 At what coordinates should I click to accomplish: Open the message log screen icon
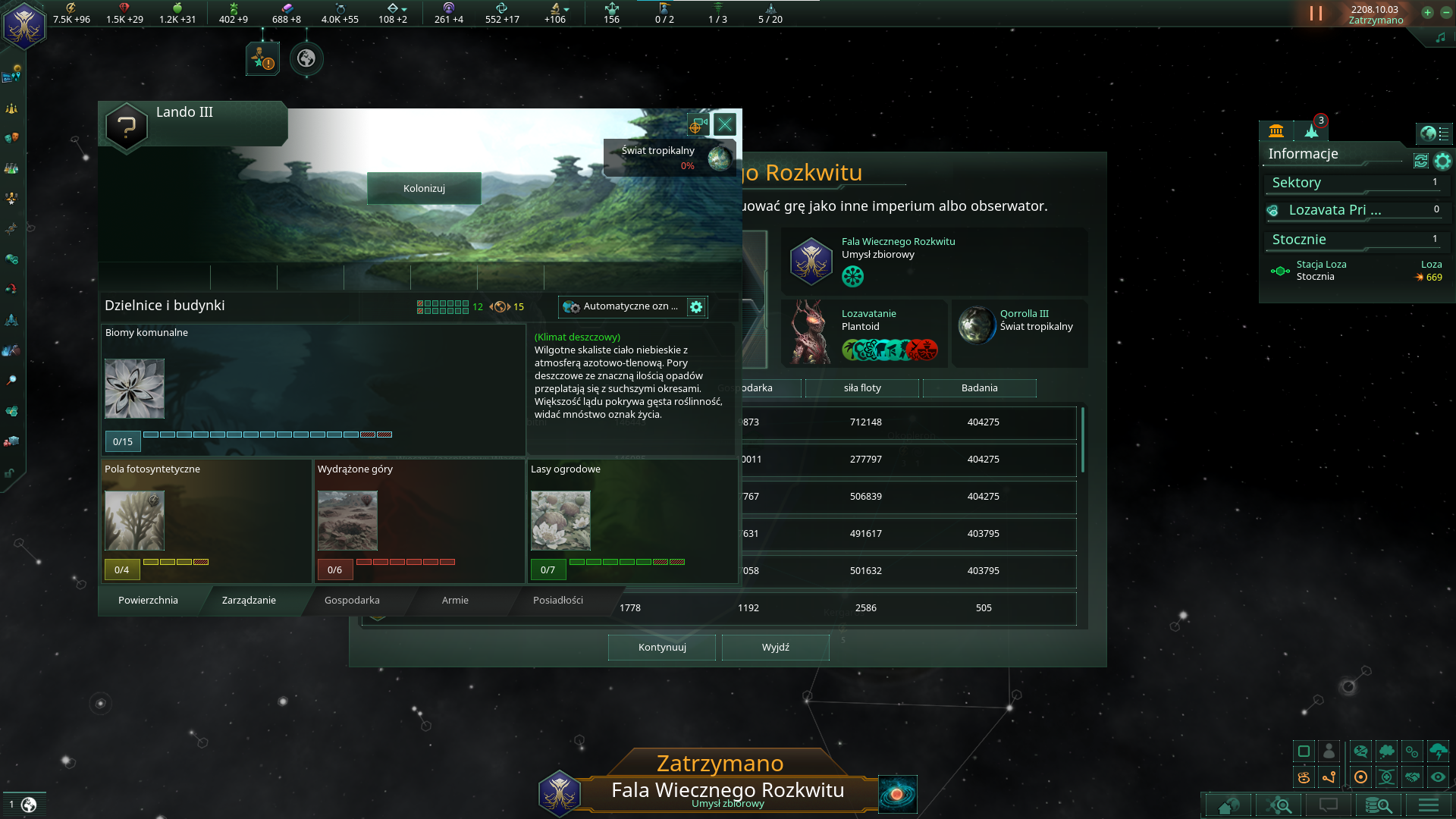point(1329,805)
